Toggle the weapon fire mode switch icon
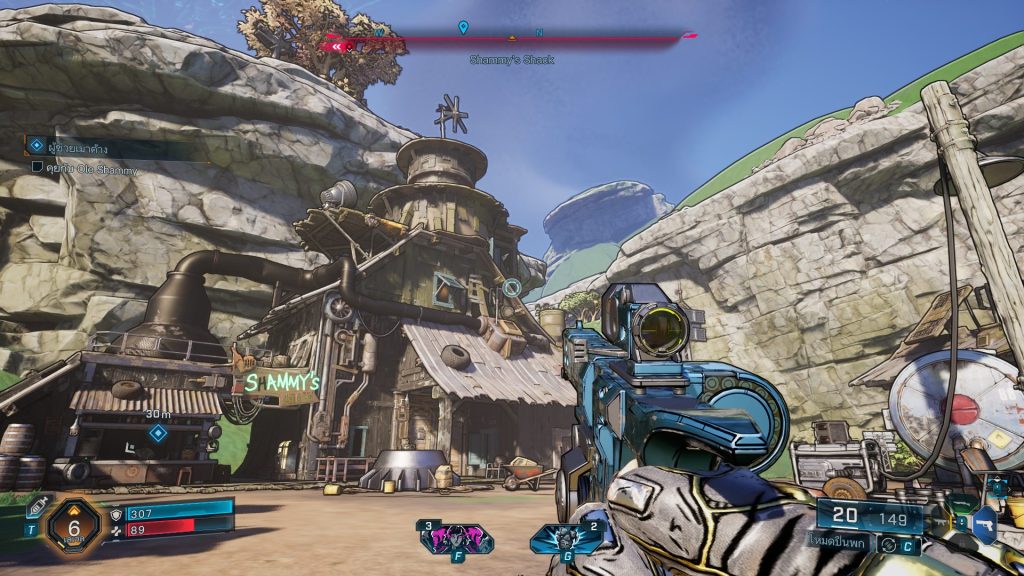This screenshot has height=576, width=1024. coord(887,544)
